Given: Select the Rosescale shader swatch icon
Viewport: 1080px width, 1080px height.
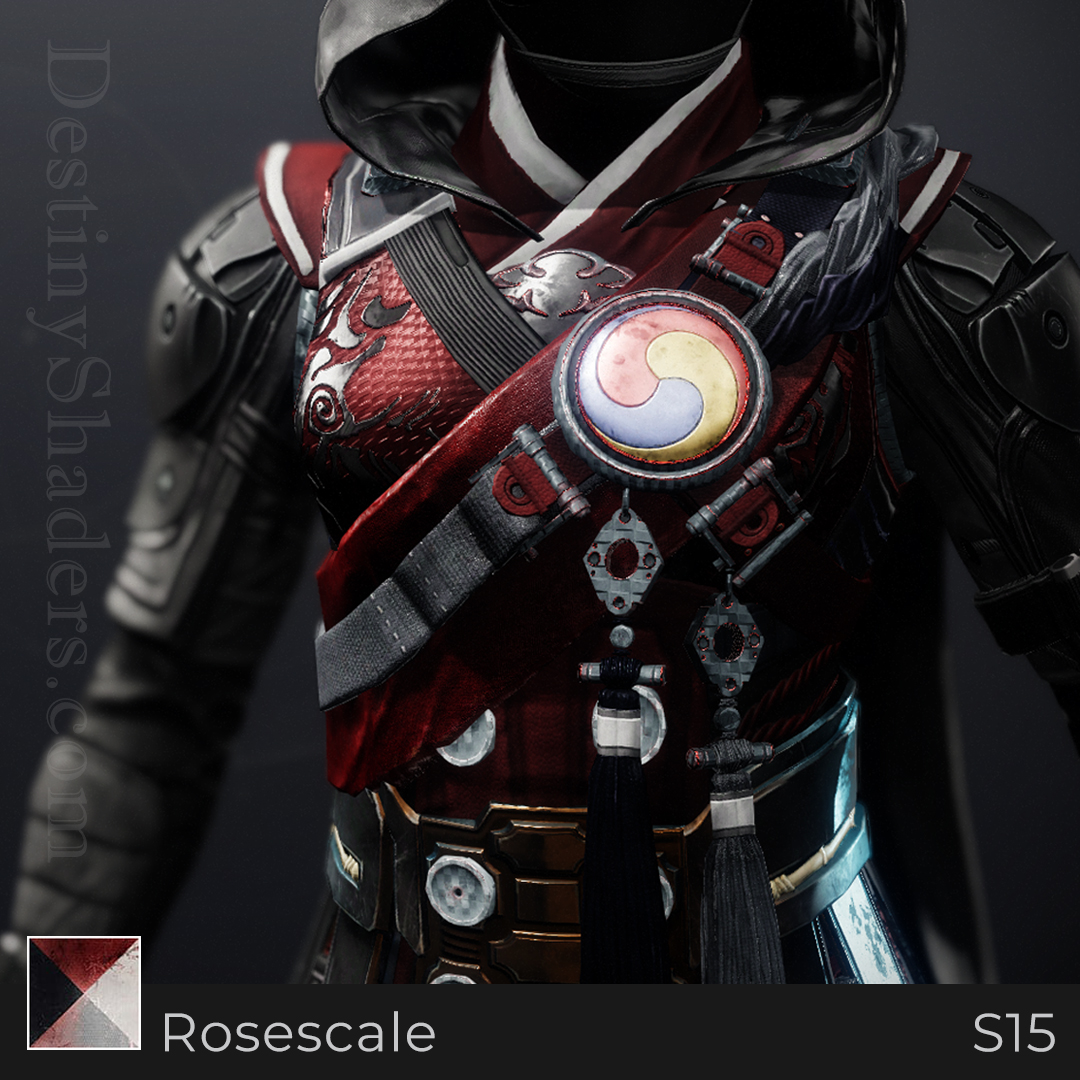Looking at the screenshot, I should (84, 992).
